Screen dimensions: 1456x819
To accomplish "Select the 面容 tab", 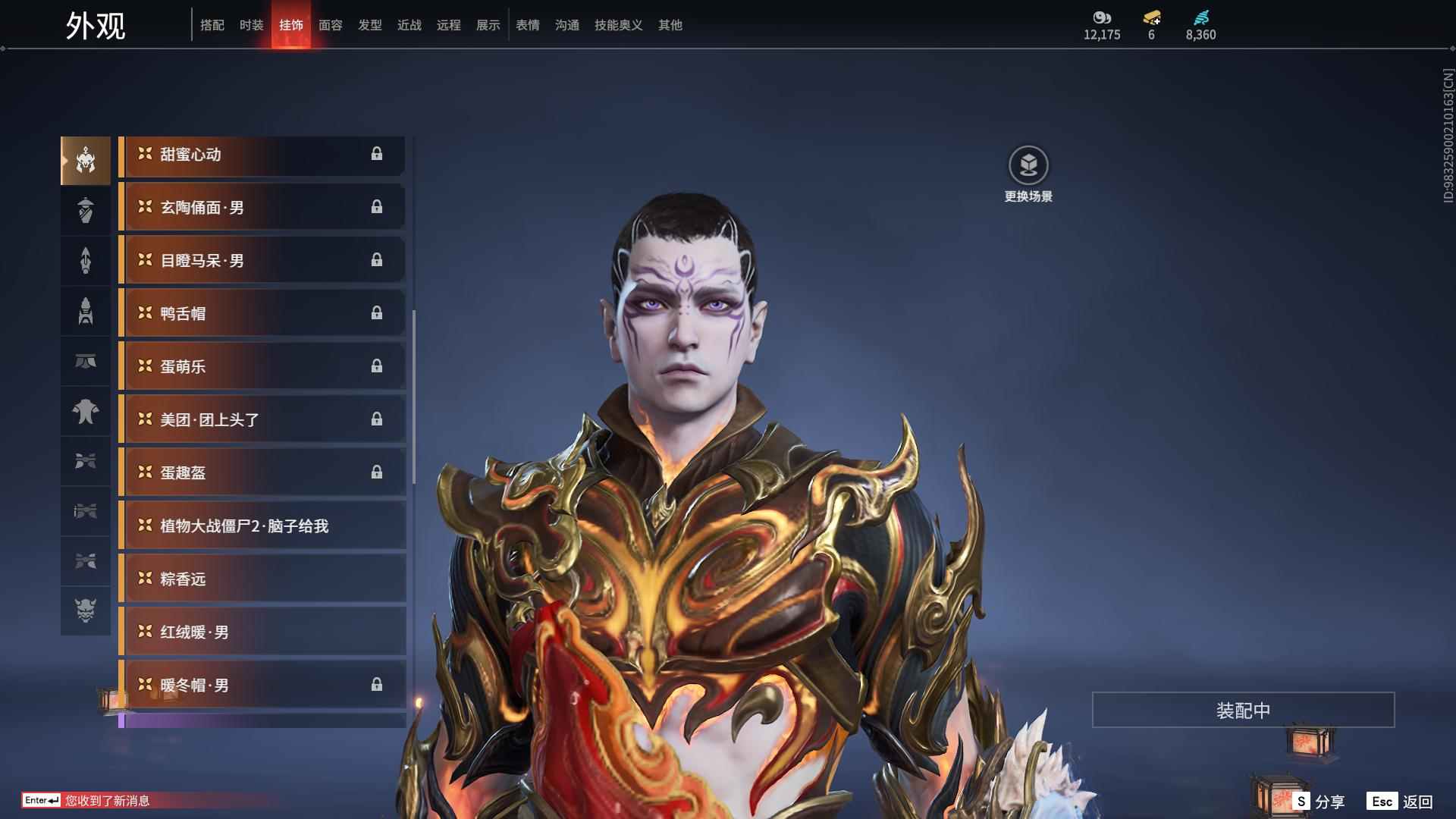I will coord(330,25).
